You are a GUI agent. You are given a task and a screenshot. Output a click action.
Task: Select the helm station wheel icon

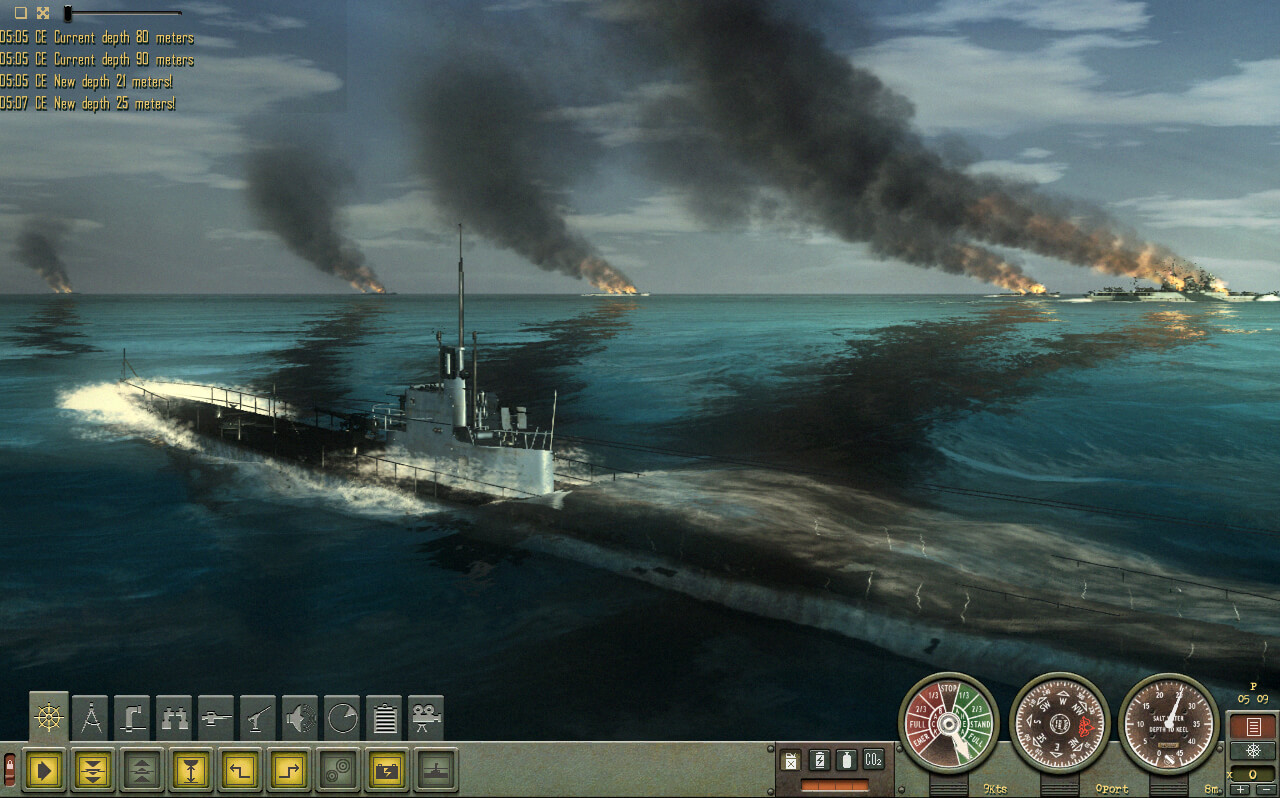coord(48,716)
